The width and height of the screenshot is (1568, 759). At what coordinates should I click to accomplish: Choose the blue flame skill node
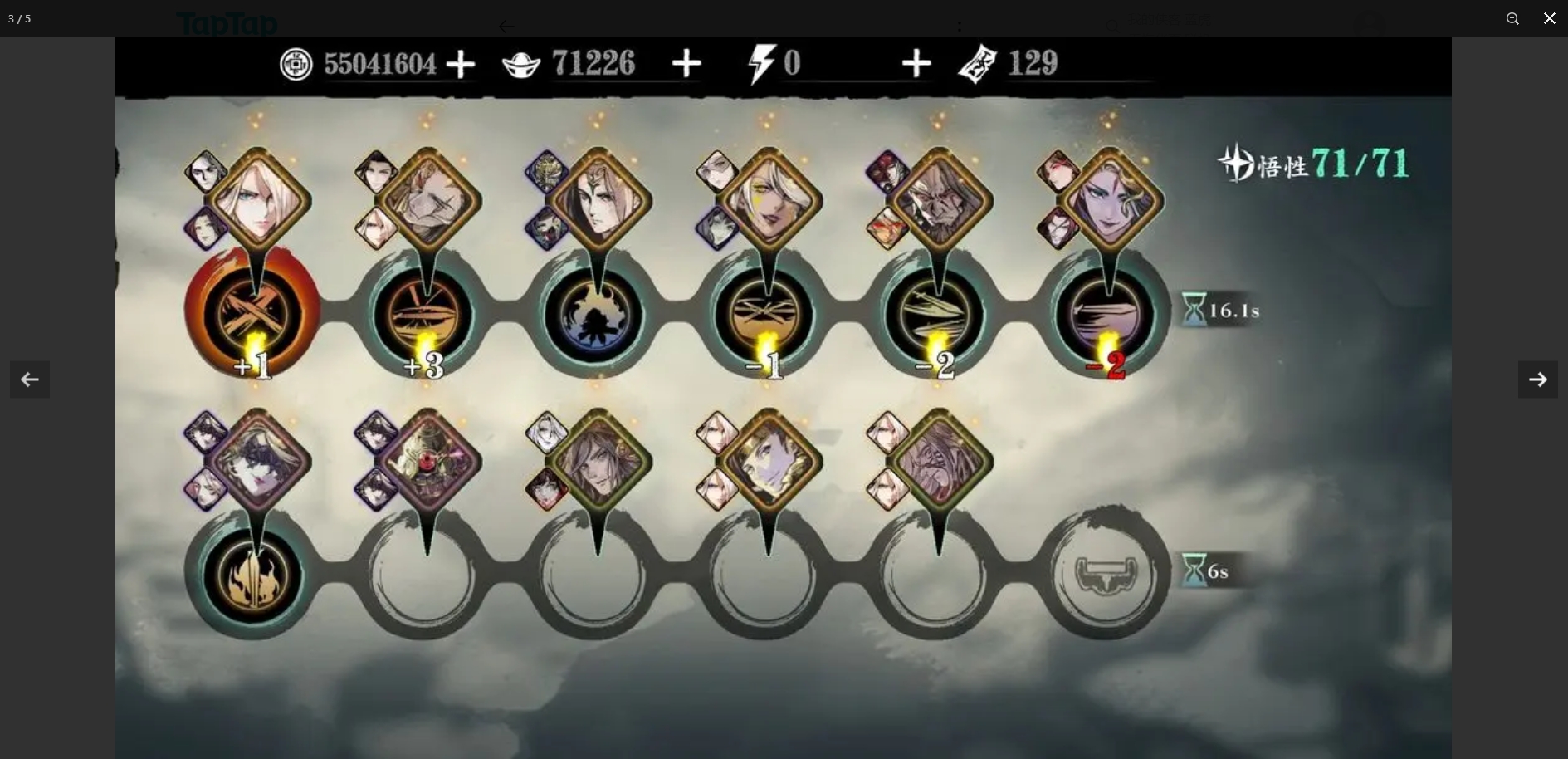point(594,316)
